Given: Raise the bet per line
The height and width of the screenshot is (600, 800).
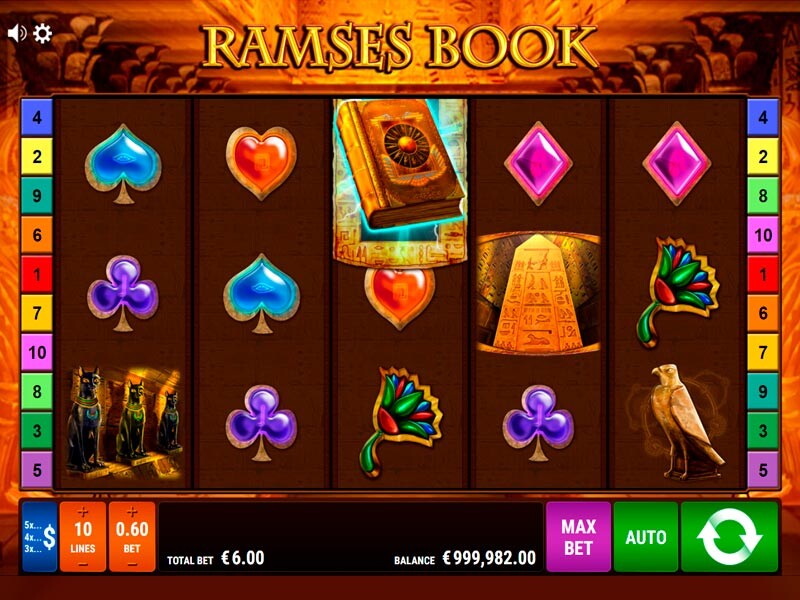Looking at the screenshot, I should [131, 513].
